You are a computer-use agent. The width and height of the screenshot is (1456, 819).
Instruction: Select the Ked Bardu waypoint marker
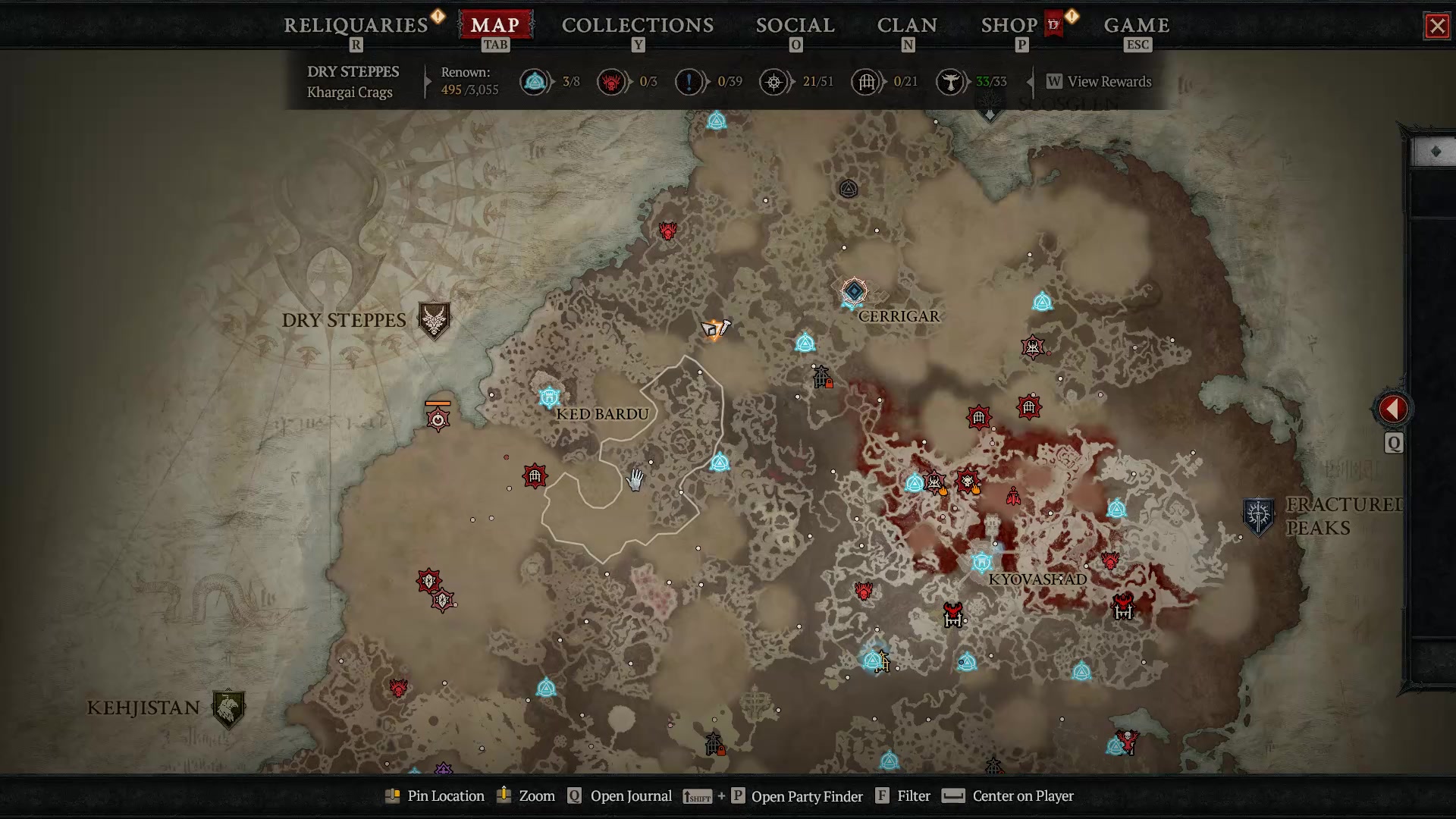549,397
